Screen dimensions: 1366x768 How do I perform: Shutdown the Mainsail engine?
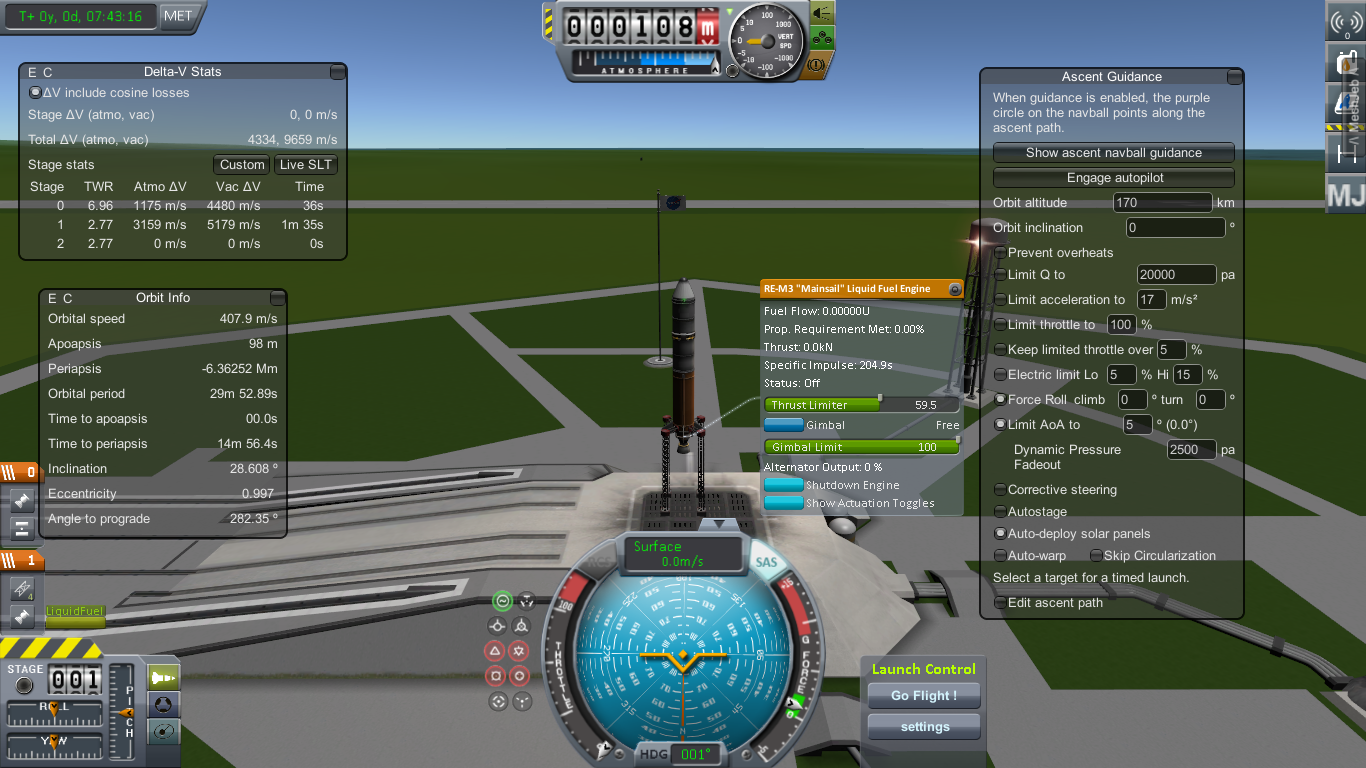pos(784,485)
